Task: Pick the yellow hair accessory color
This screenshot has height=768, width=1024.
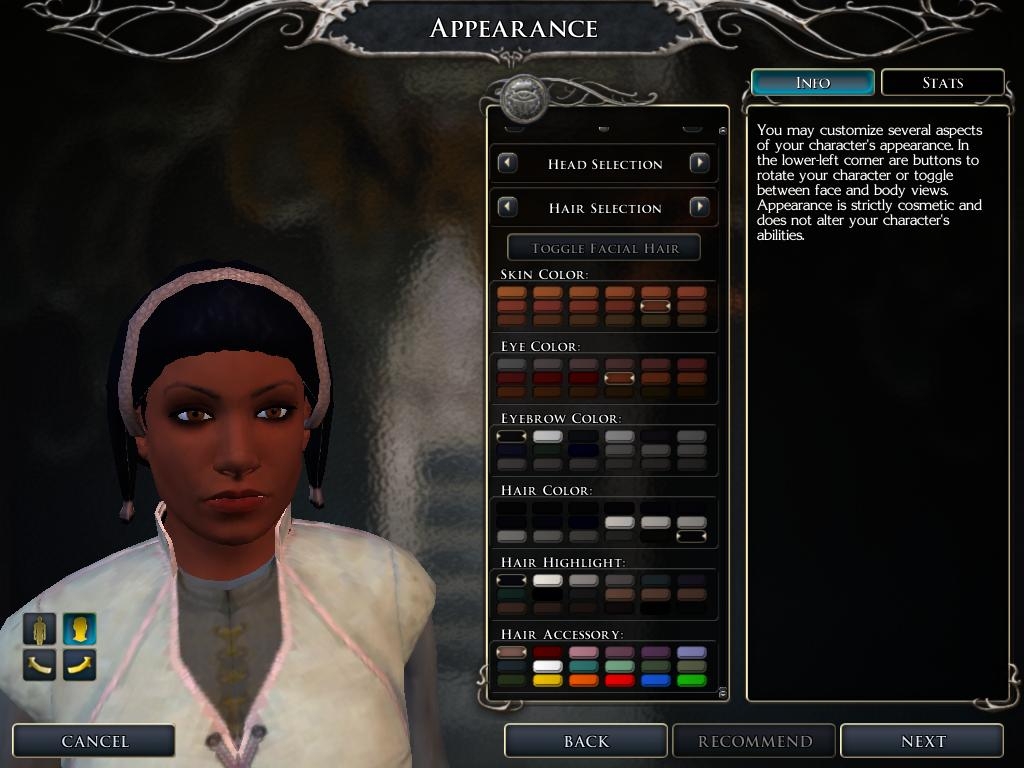Action: [x=547, y=681]
